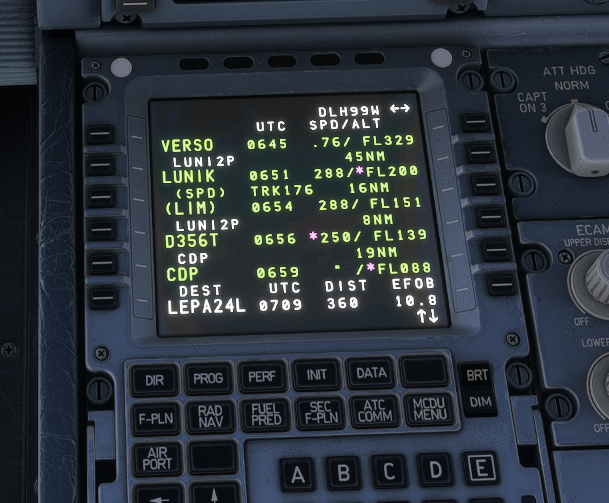The width and height of the screenshot is (609, 503).
Task: Select the PROG page key
Action: pyautogui.click(x=208, y=378)
